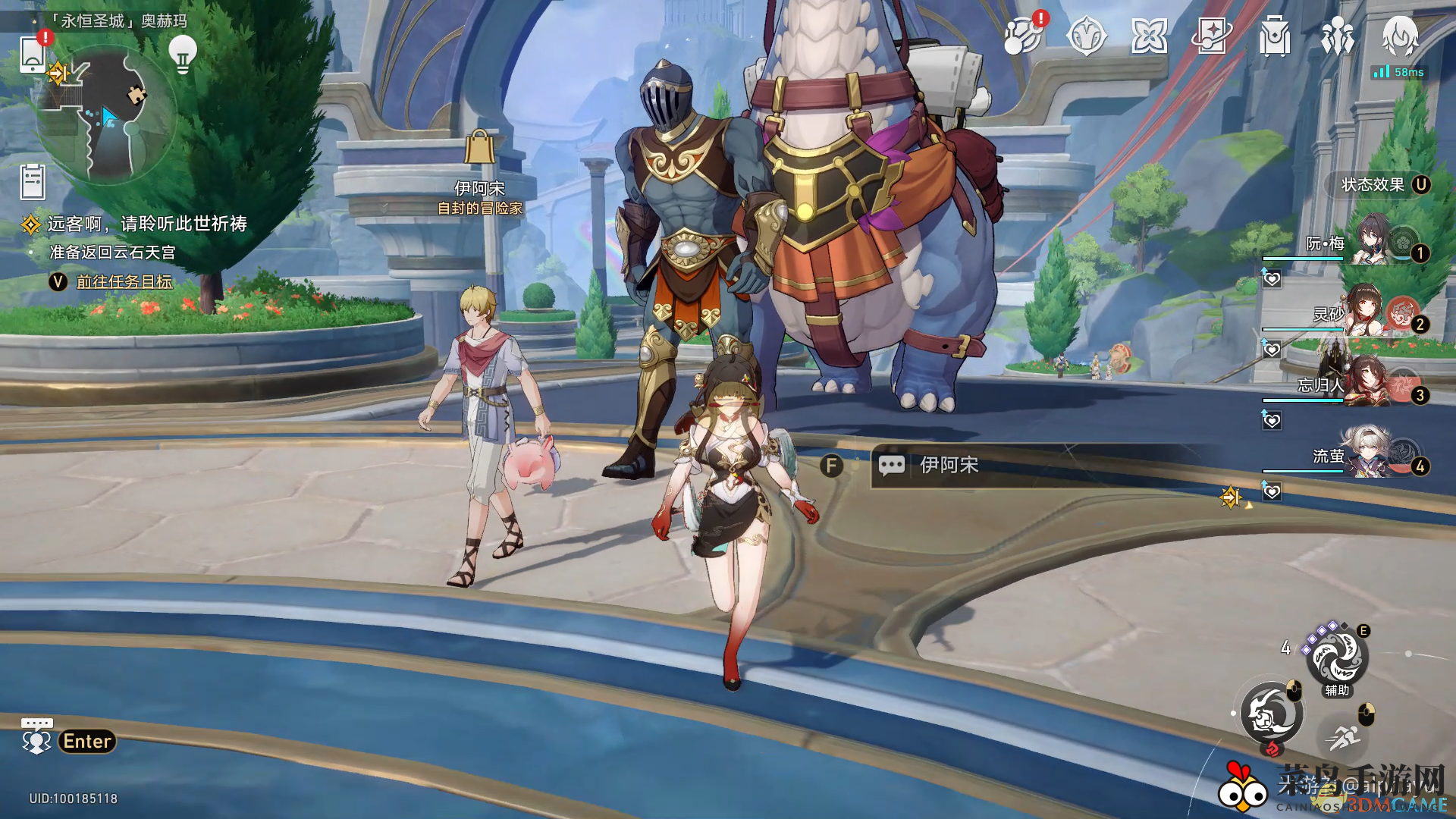Open the warp star ticket icon

point(1212,36)
